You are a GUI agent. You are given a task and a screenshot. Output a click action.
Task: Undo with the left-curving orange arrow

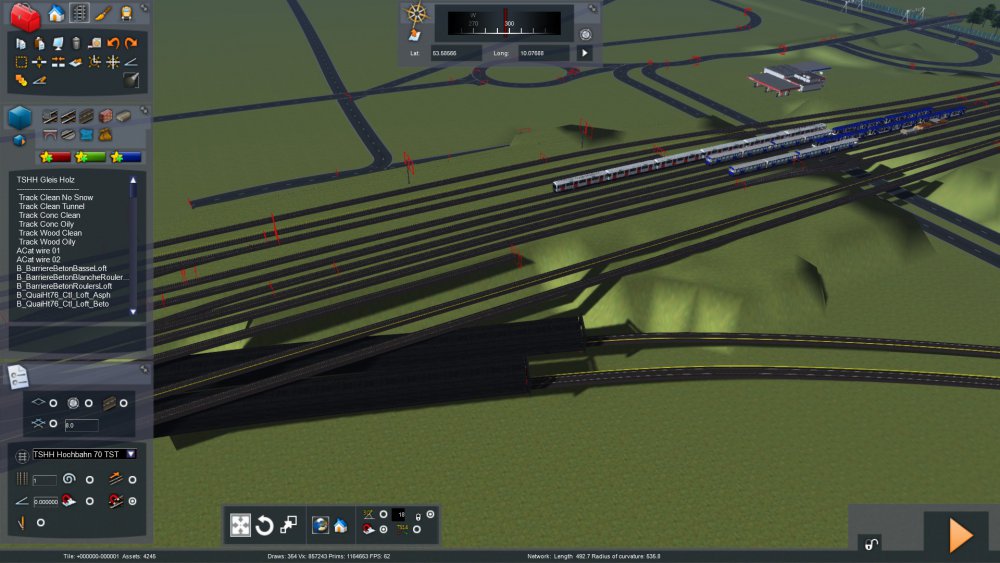point(113,43)
